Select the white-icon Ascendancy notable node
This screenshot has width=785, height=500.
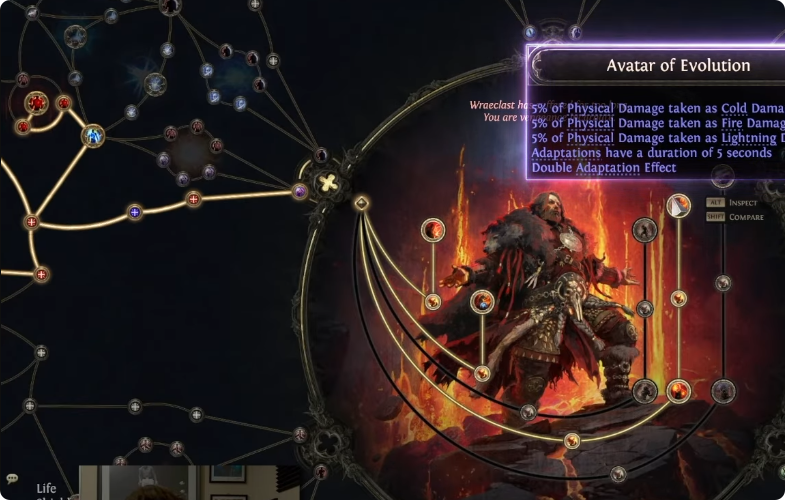click(678, 207)
